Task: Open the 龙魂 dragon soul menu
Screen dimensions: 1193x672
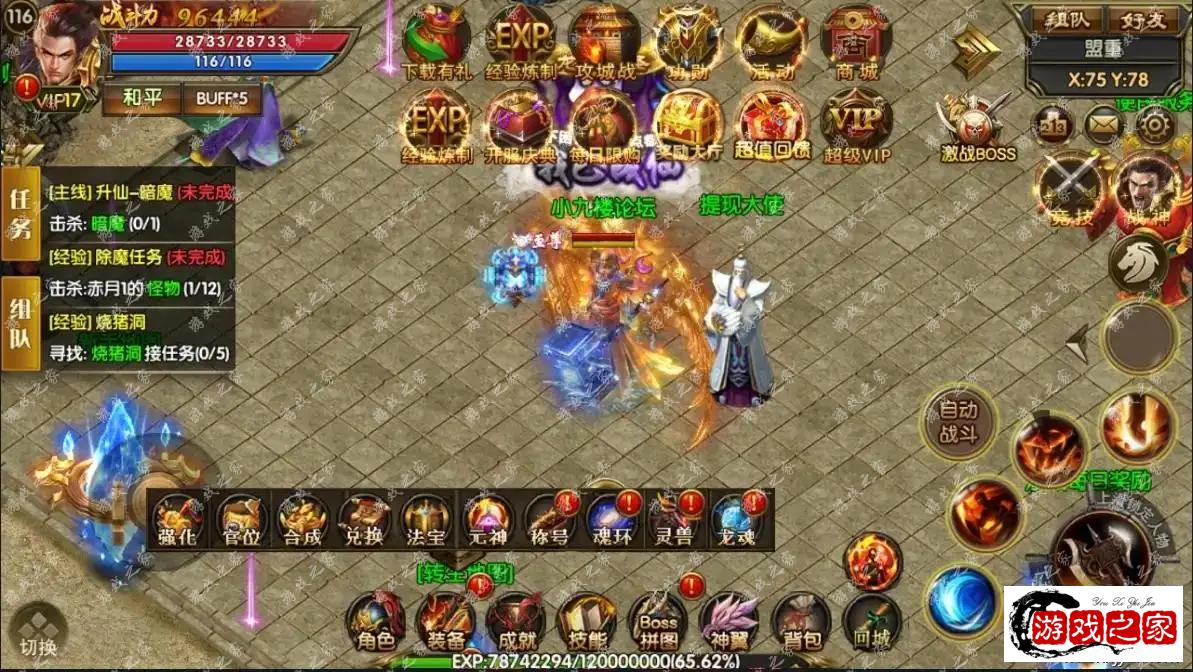Action: (x=738, y=521)
